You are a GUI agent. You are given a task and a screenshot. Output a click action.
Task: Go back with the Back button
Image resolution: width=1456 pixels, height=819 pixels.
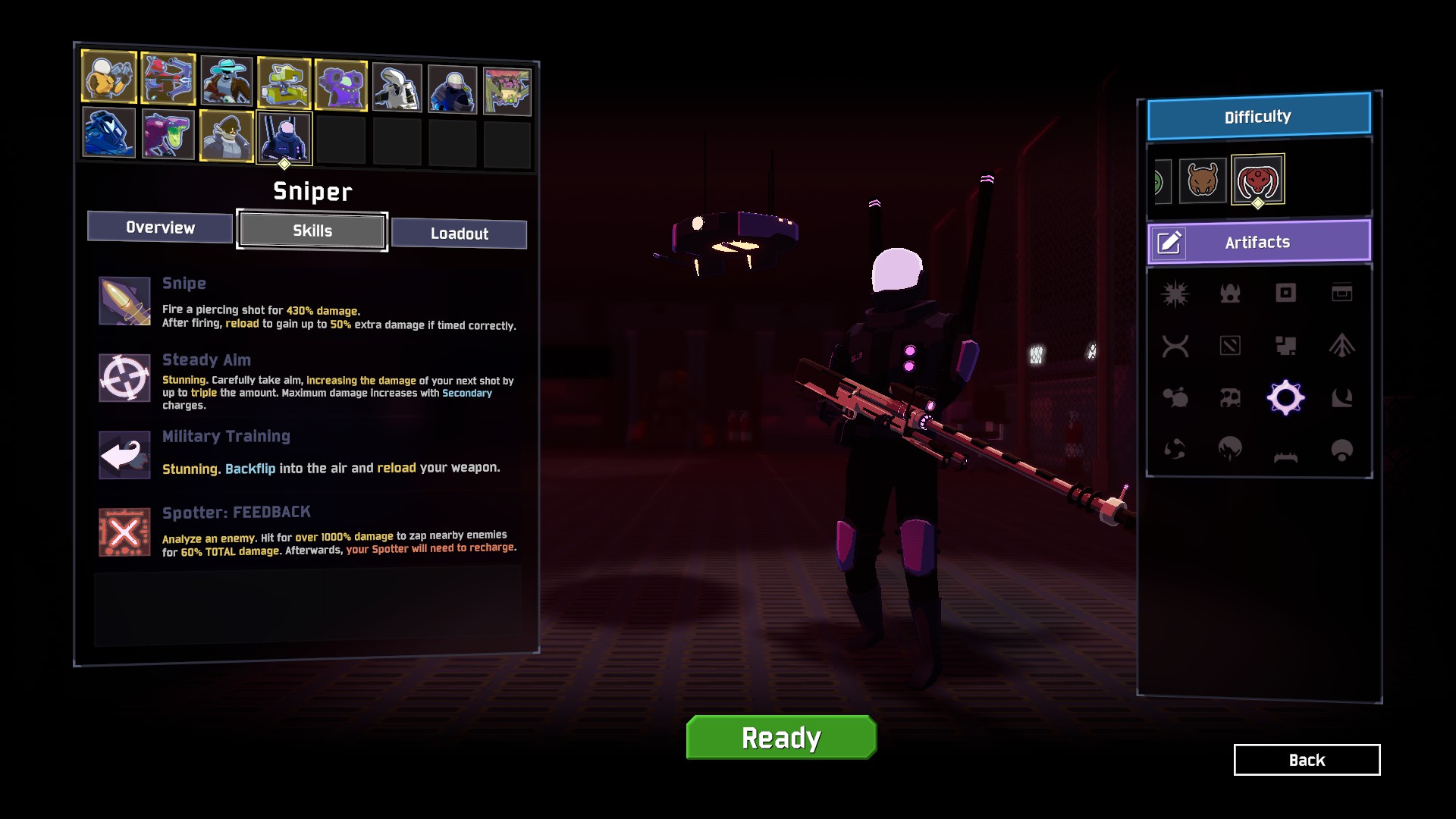pyautogui.click(x=1307, y=760)
